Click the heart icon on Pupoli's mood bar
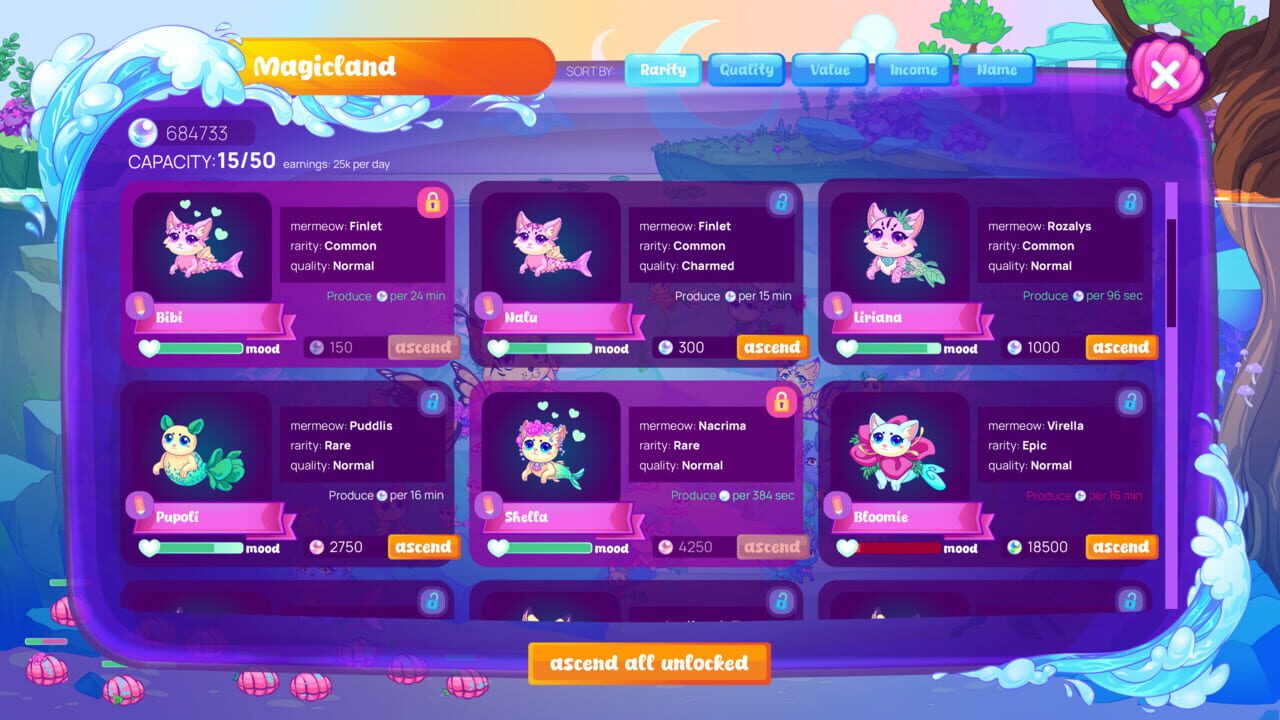Viewport: 1280px width, 720px height. (147, 548)
